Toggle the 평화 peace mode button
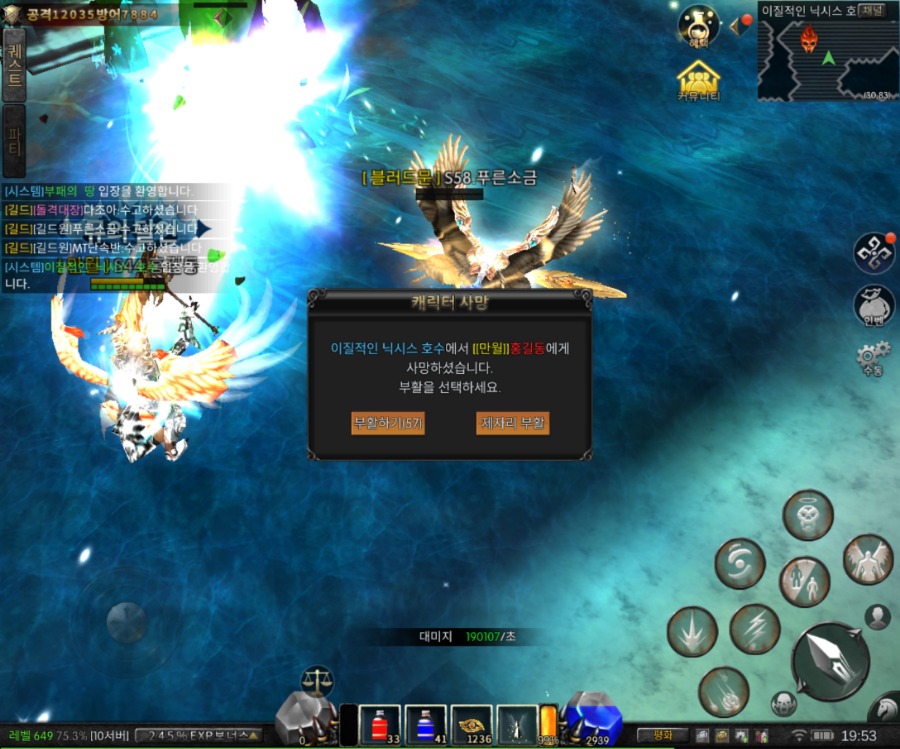 click(x=663, y=735)
